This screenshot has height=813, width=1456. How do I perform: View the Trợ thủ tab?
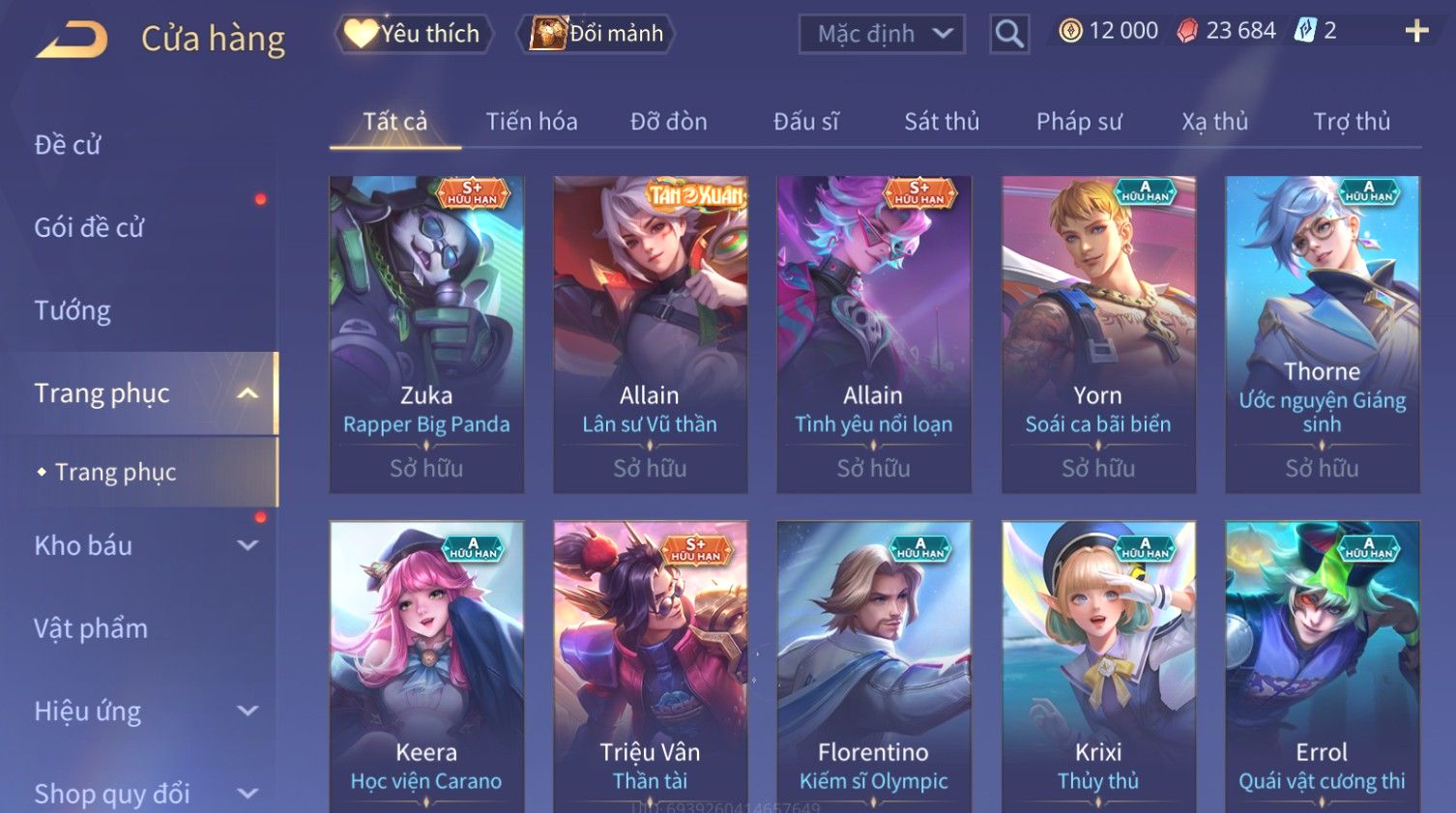pos(1351,122)
